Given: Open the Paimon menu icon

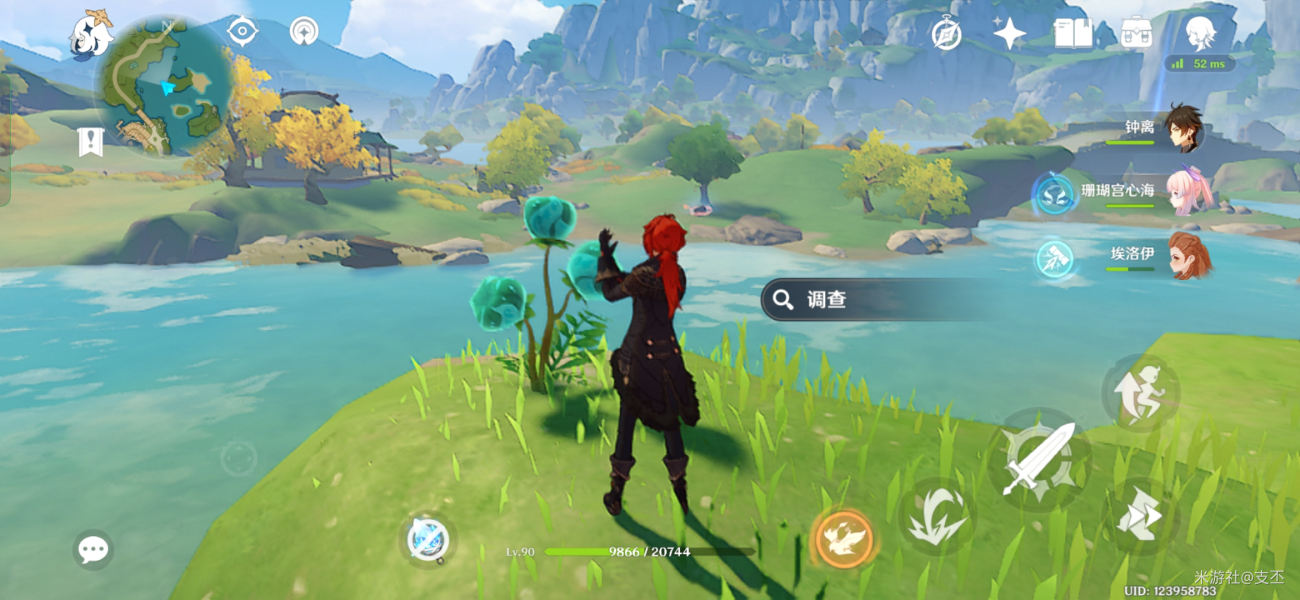Looking at the screenshot, I should click(90, 33).
